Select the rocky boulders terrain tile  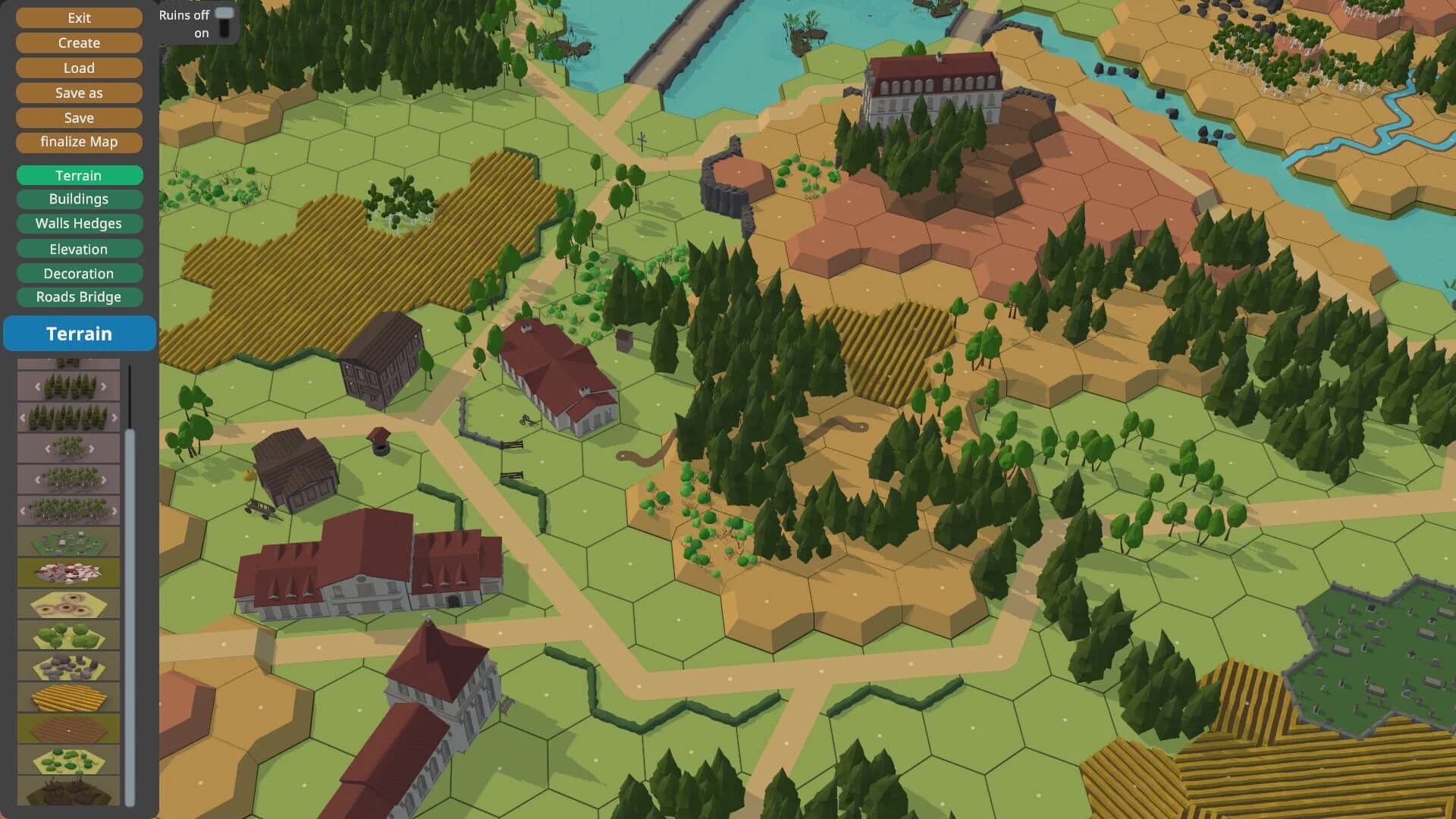68,667
